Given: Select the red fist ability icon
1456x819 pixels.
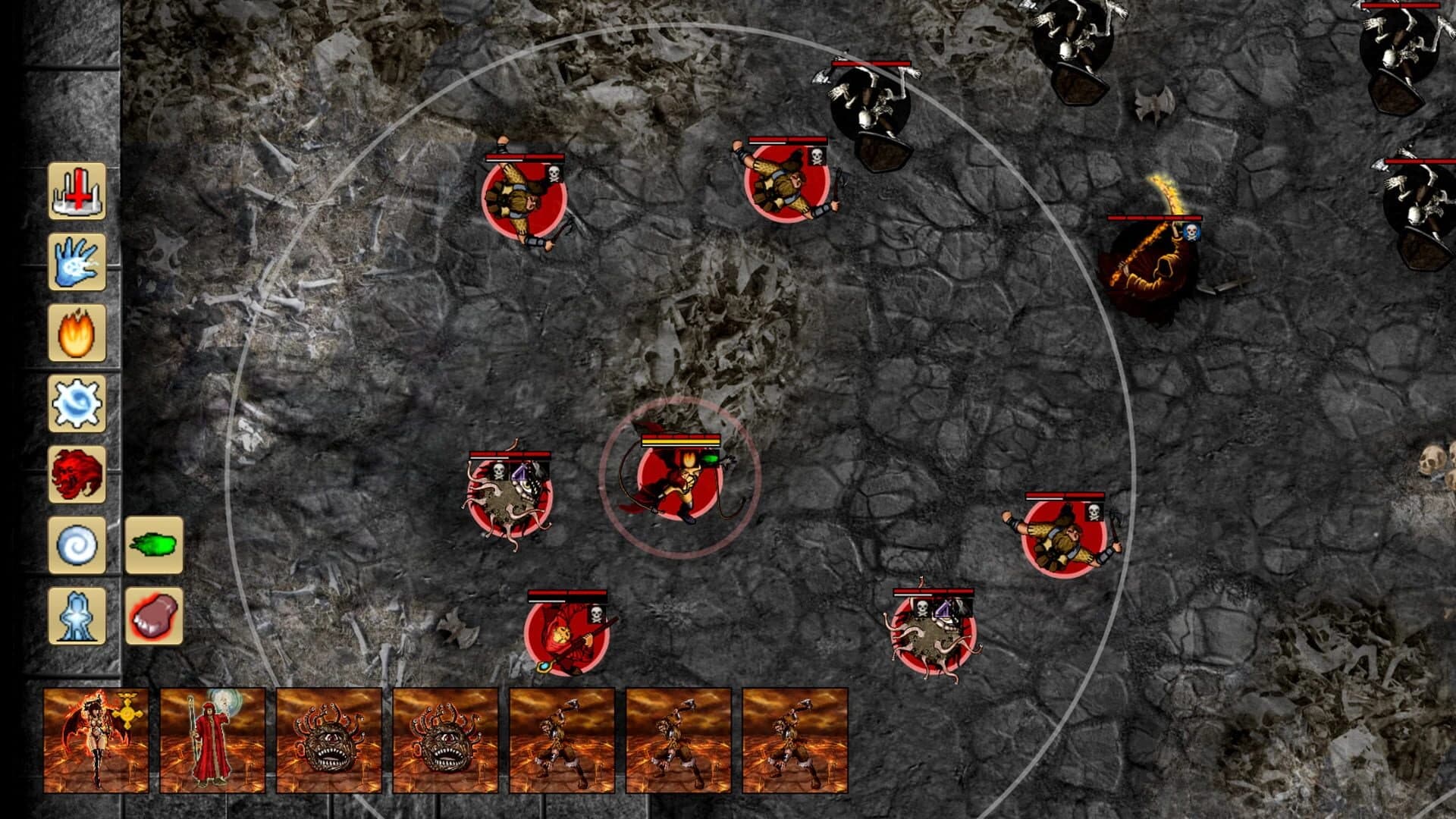Looking at the screenshot, I should [x=153, y=616].
